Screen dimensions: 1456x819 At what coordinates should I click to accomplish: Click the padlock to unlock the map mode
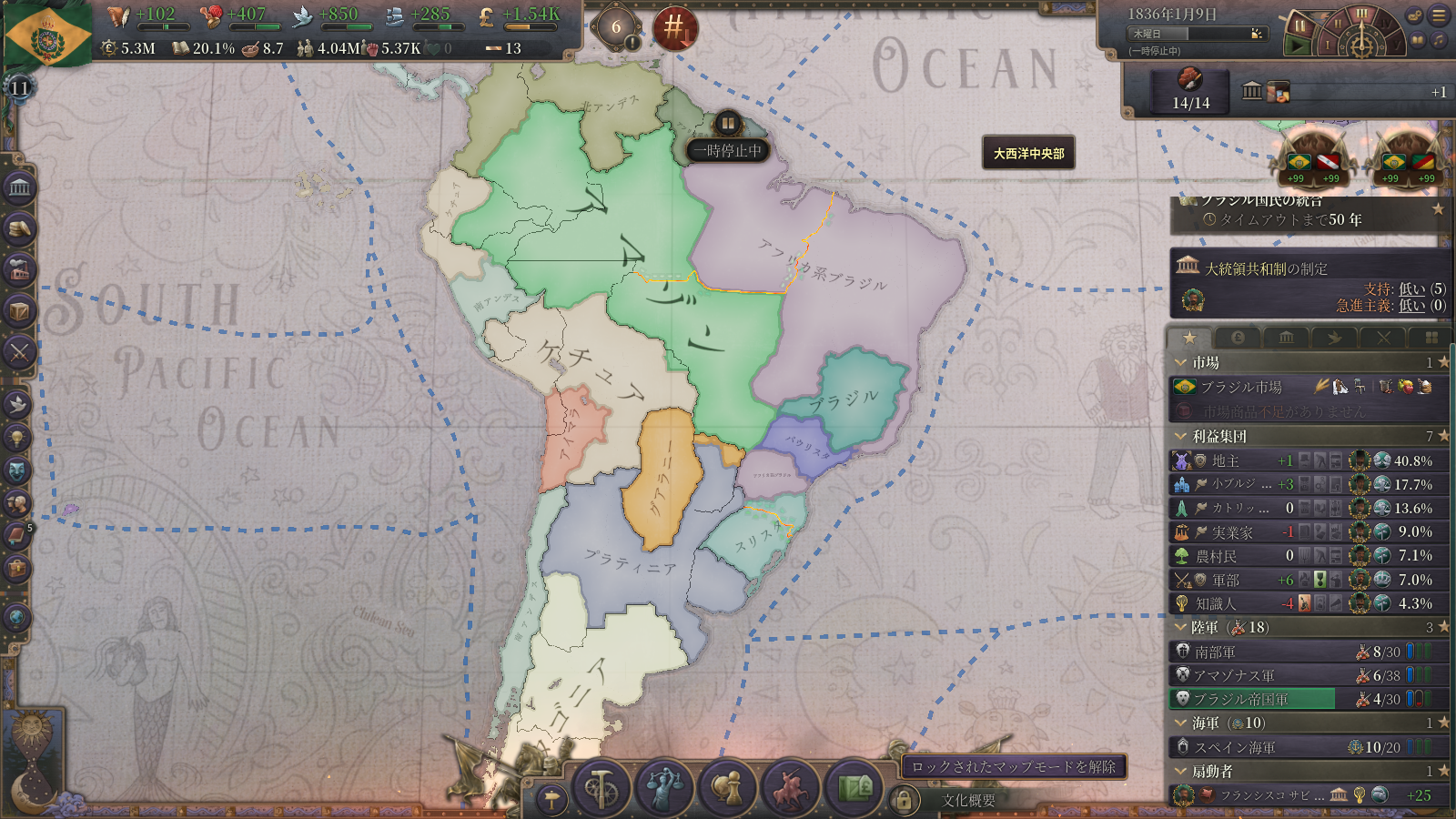tap(903, 800)
